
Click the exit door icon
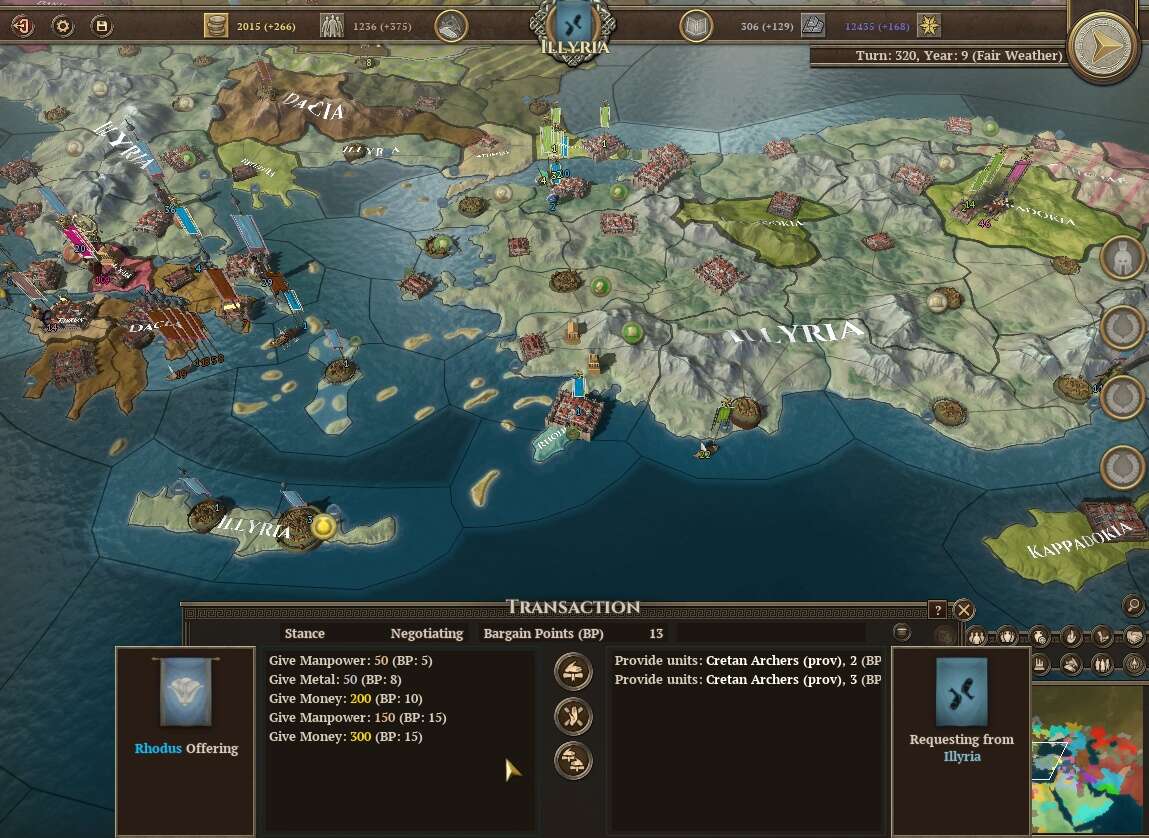pyautogui.click(x=22, y=26)
